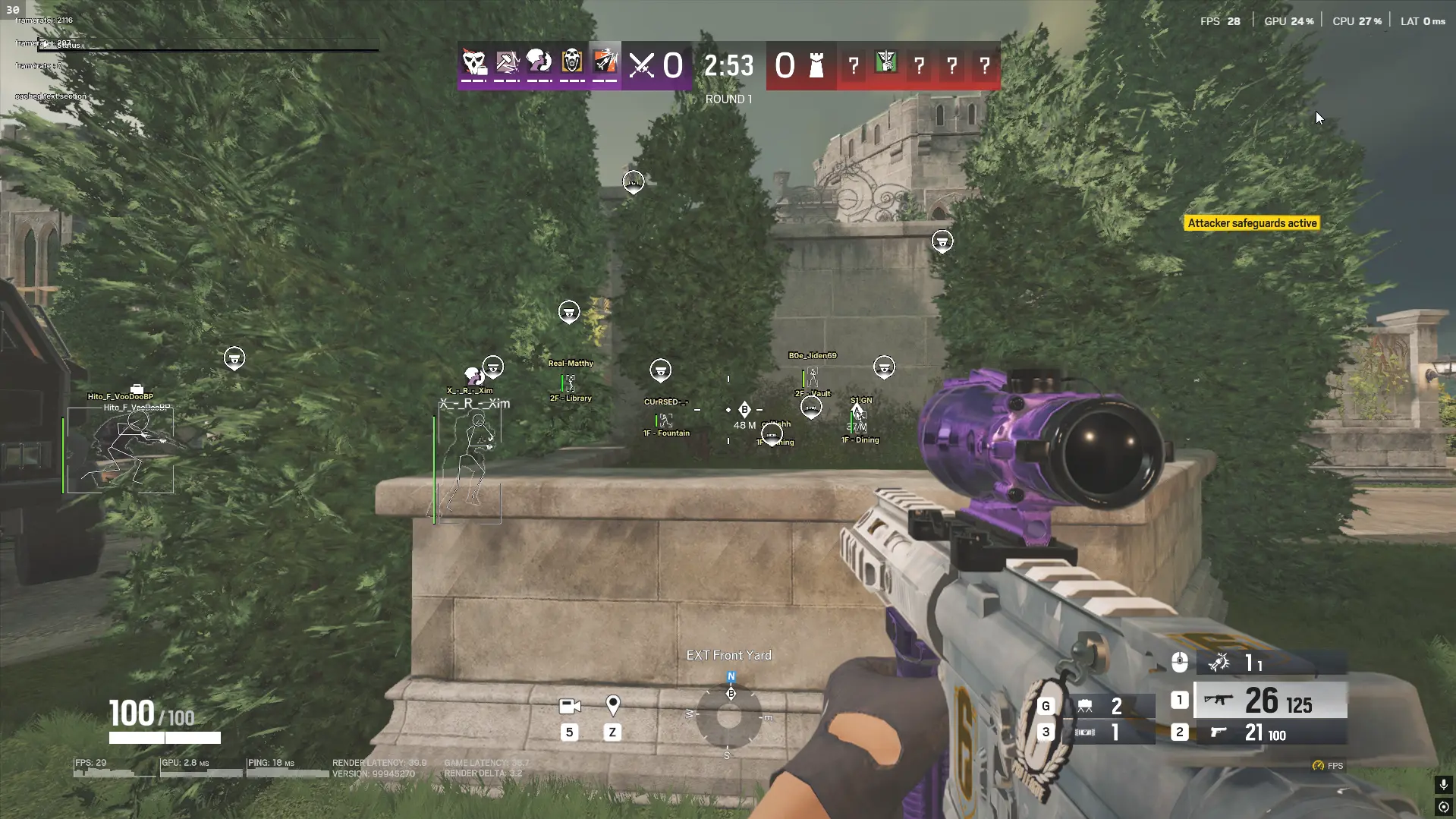Click the revealed green enemy operator icon
The height and width of the screenshot is (819, 1456).
click(x=886, y=64)
